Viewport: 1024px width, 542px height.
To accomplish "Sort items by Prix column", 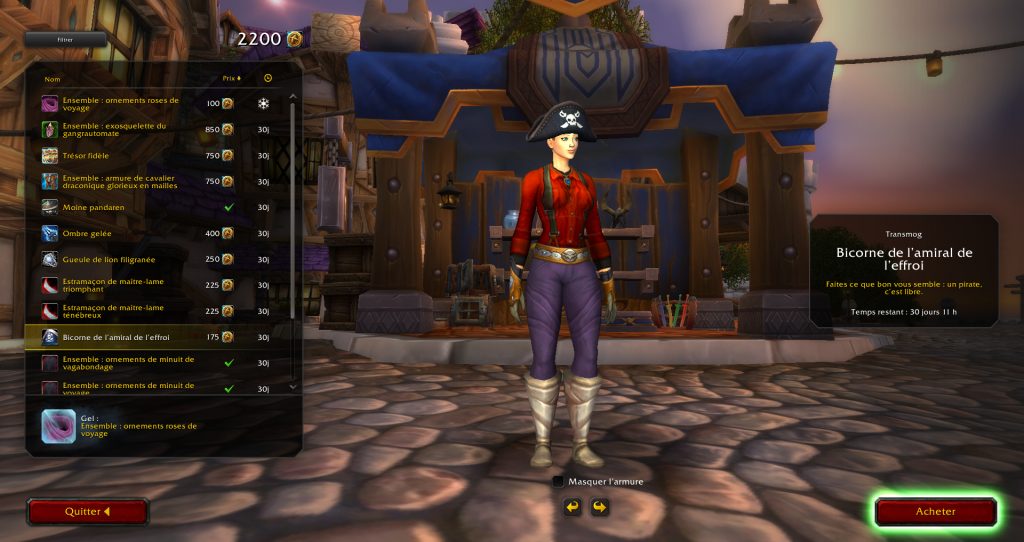I will (x=231, y=78).
